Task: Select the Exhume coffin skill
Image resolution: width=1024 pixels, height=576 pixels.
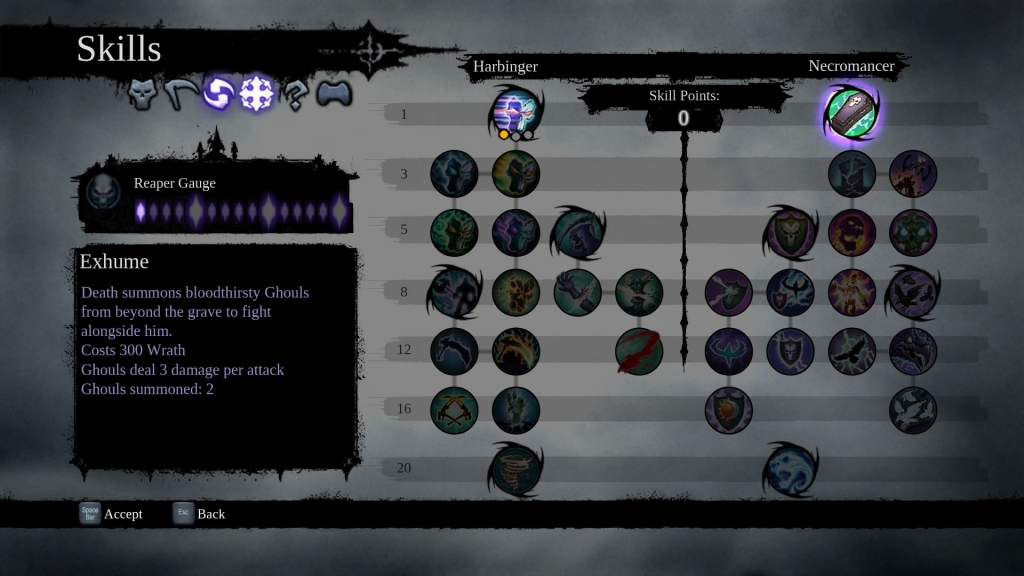Action: pos(852,111)
